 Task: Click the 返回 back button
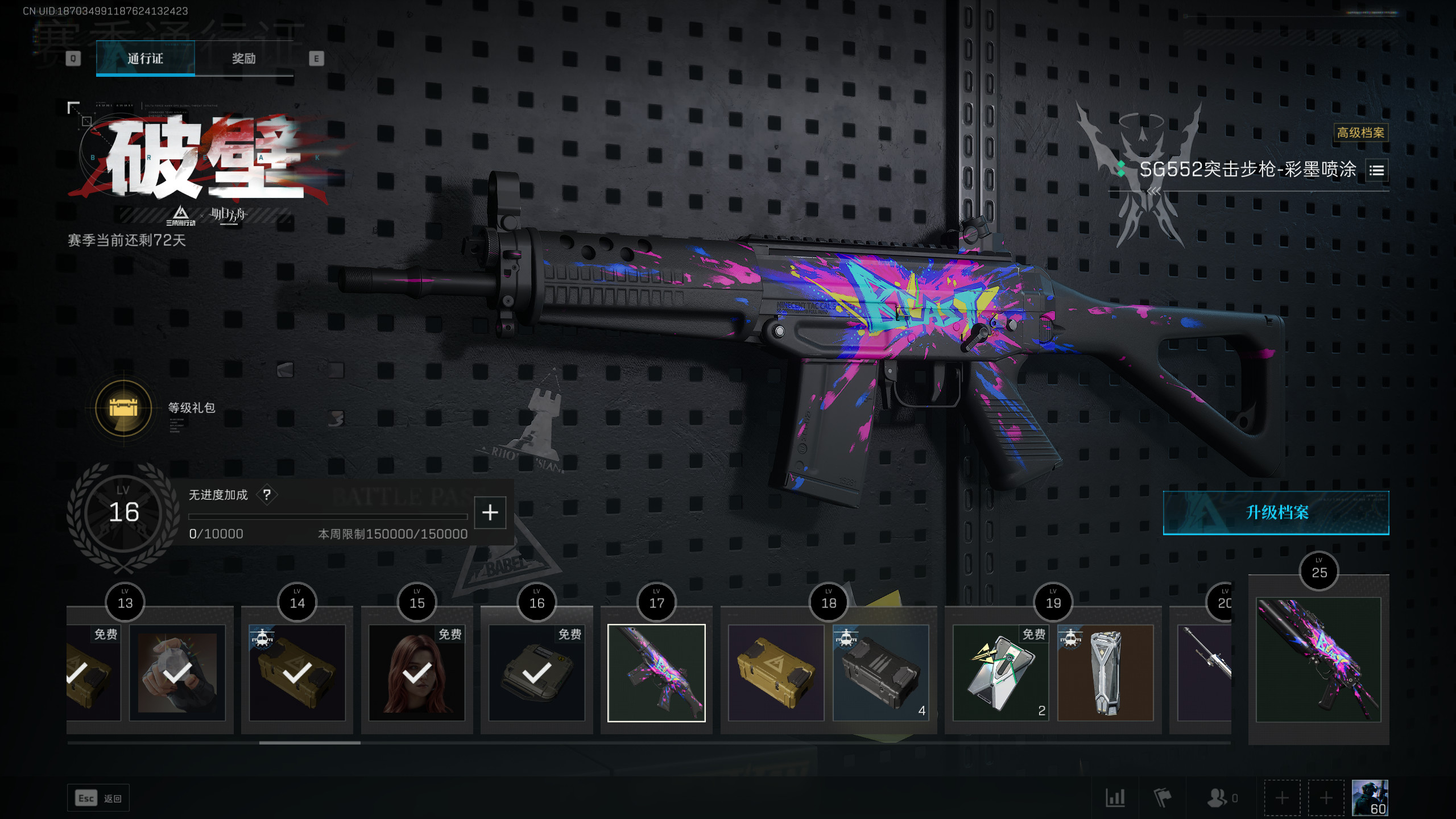click(98, 799)
